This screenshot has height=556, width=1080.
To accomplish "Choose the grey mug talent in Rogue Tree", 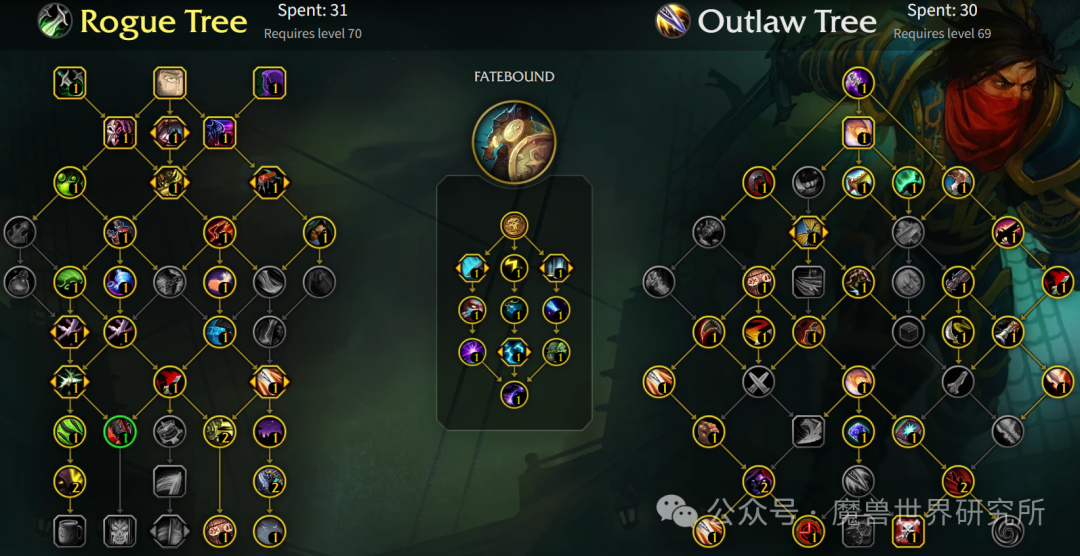I will click(x=70, y=531).
